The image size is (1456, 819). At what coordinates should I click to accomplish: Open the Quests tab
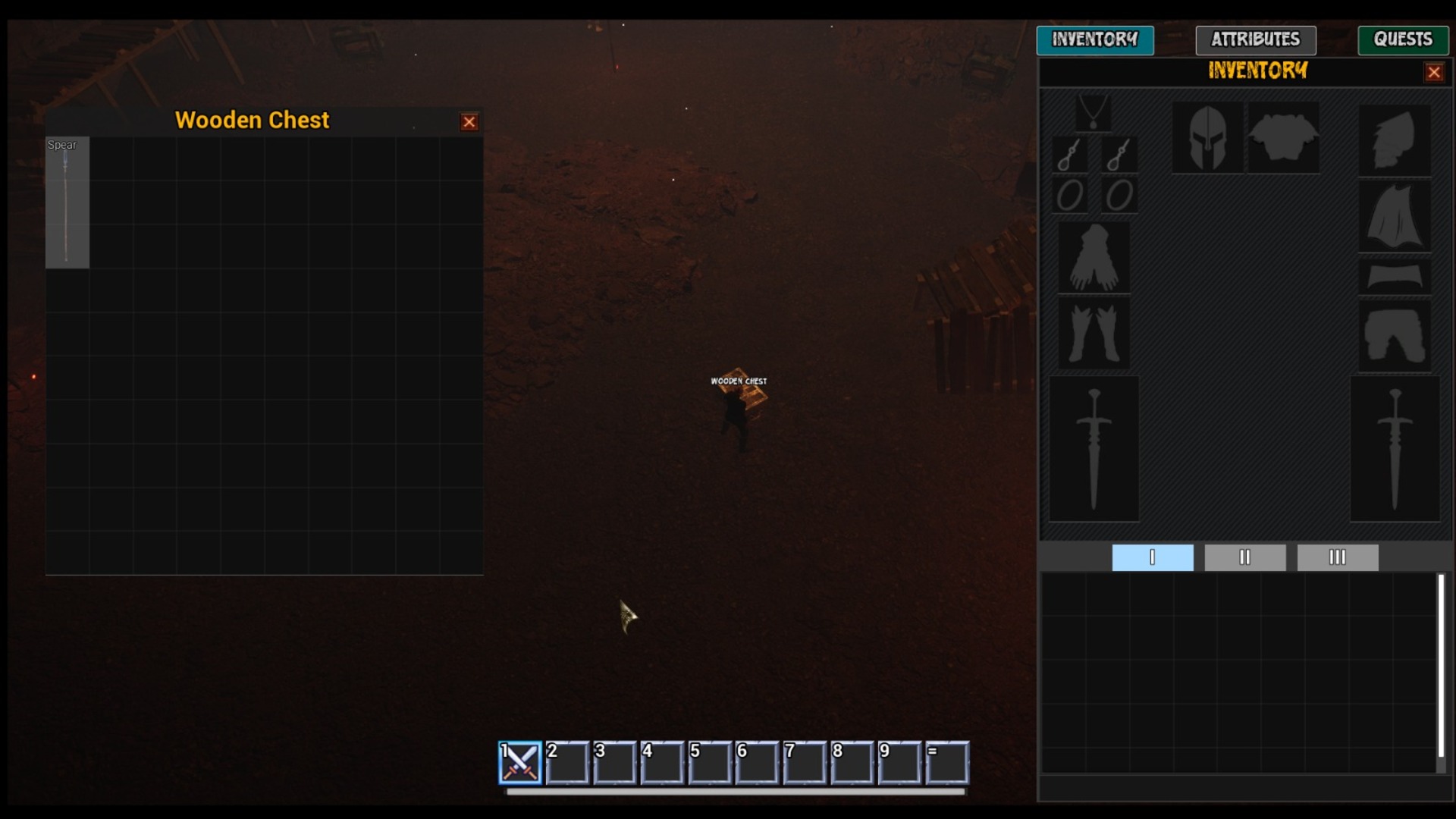1402,39
